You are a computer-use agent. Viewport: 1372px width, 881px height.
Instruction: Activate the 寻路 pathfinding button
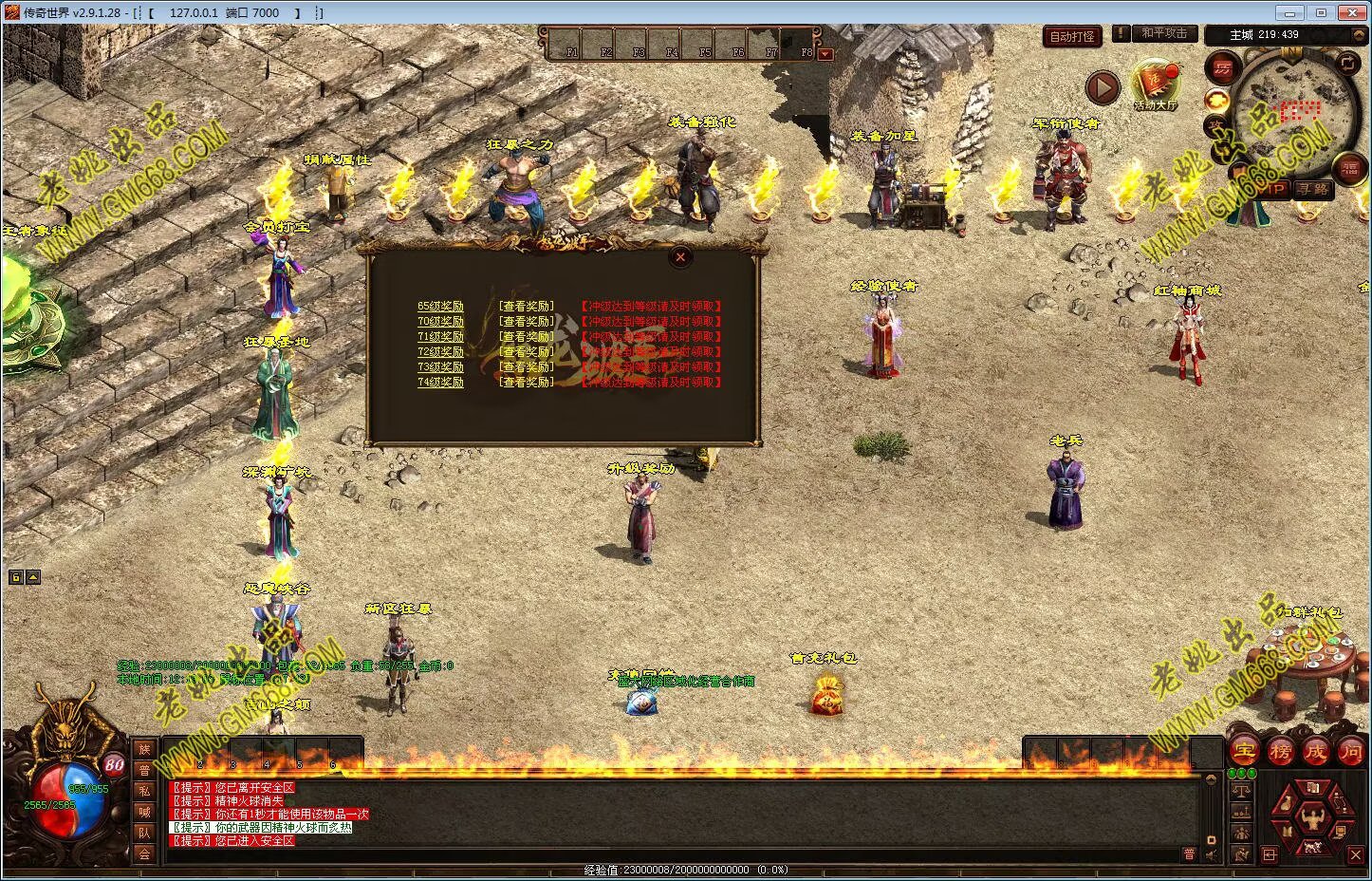(x=1313, y=190)
